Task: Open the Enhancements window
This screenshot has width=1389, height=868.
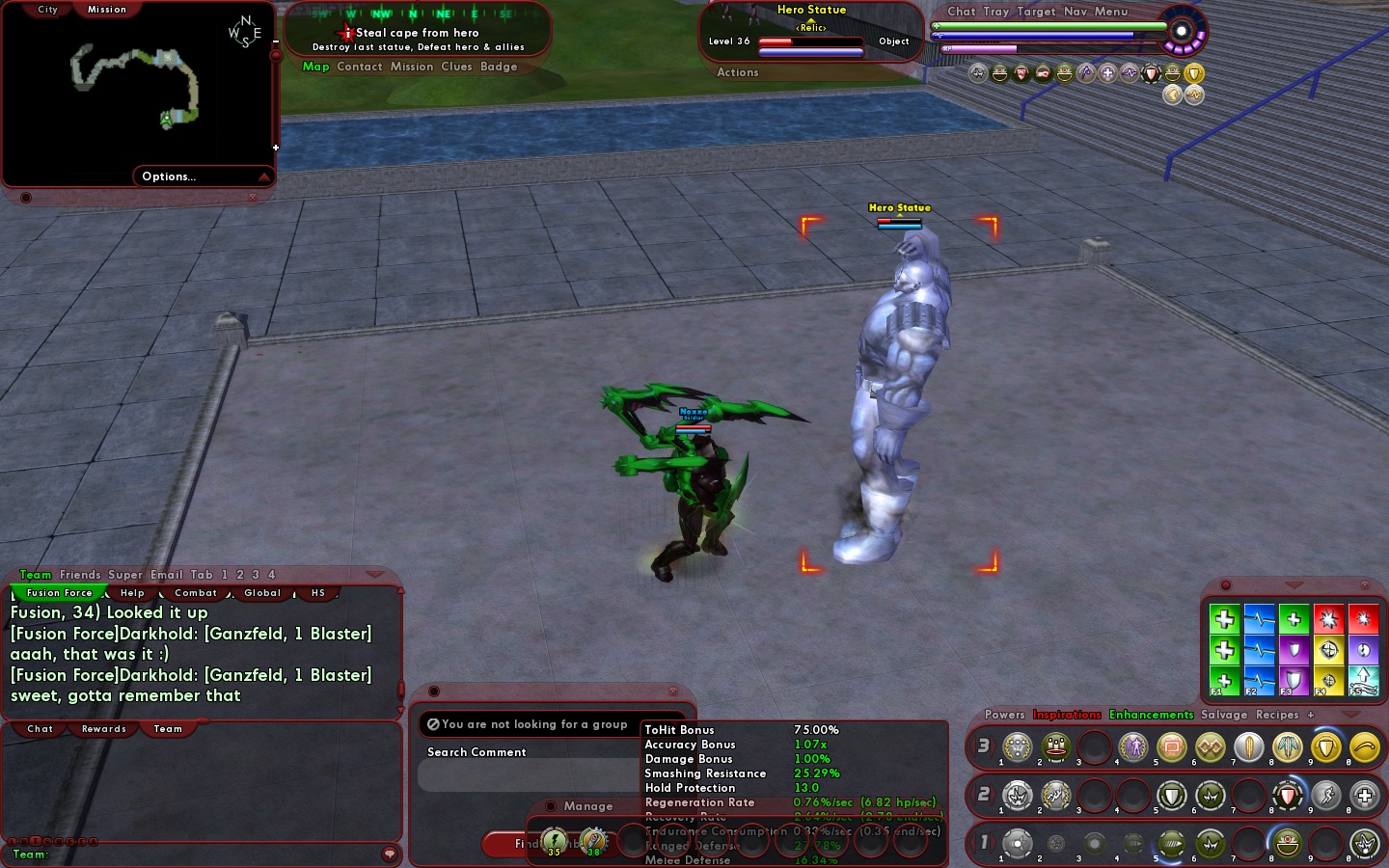Action: pos(1151,715)
